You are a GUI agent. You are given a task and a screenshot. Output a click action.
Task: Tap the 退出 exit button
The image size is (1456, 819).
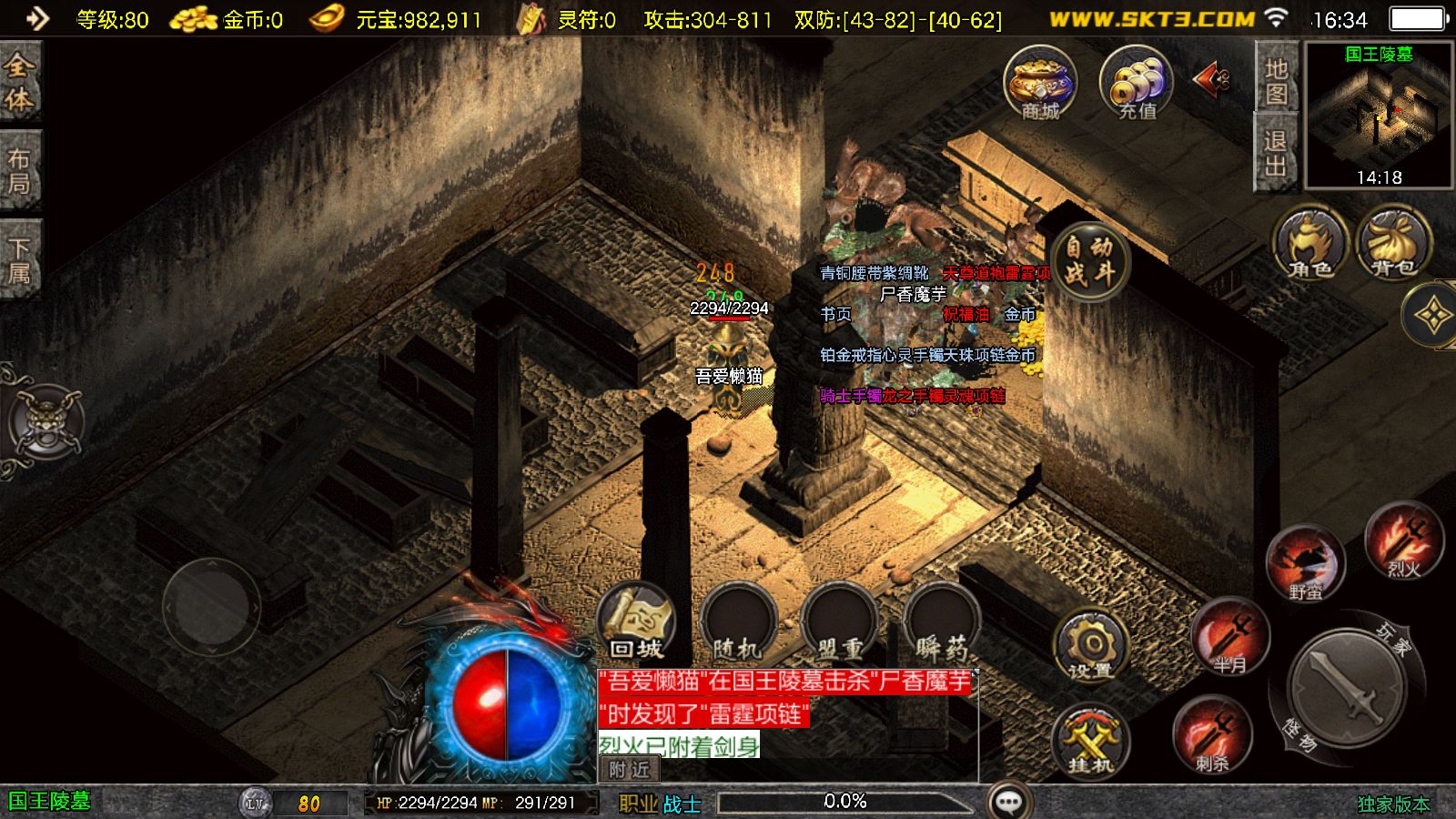[1276, 153]
